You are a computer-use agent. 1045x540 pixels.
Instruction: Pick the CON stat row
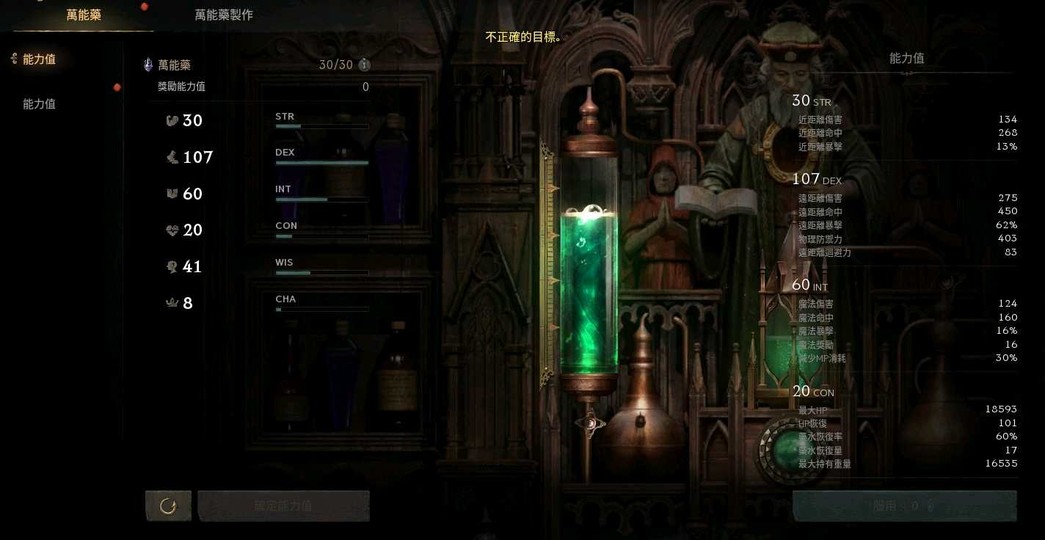click(270, 230)
